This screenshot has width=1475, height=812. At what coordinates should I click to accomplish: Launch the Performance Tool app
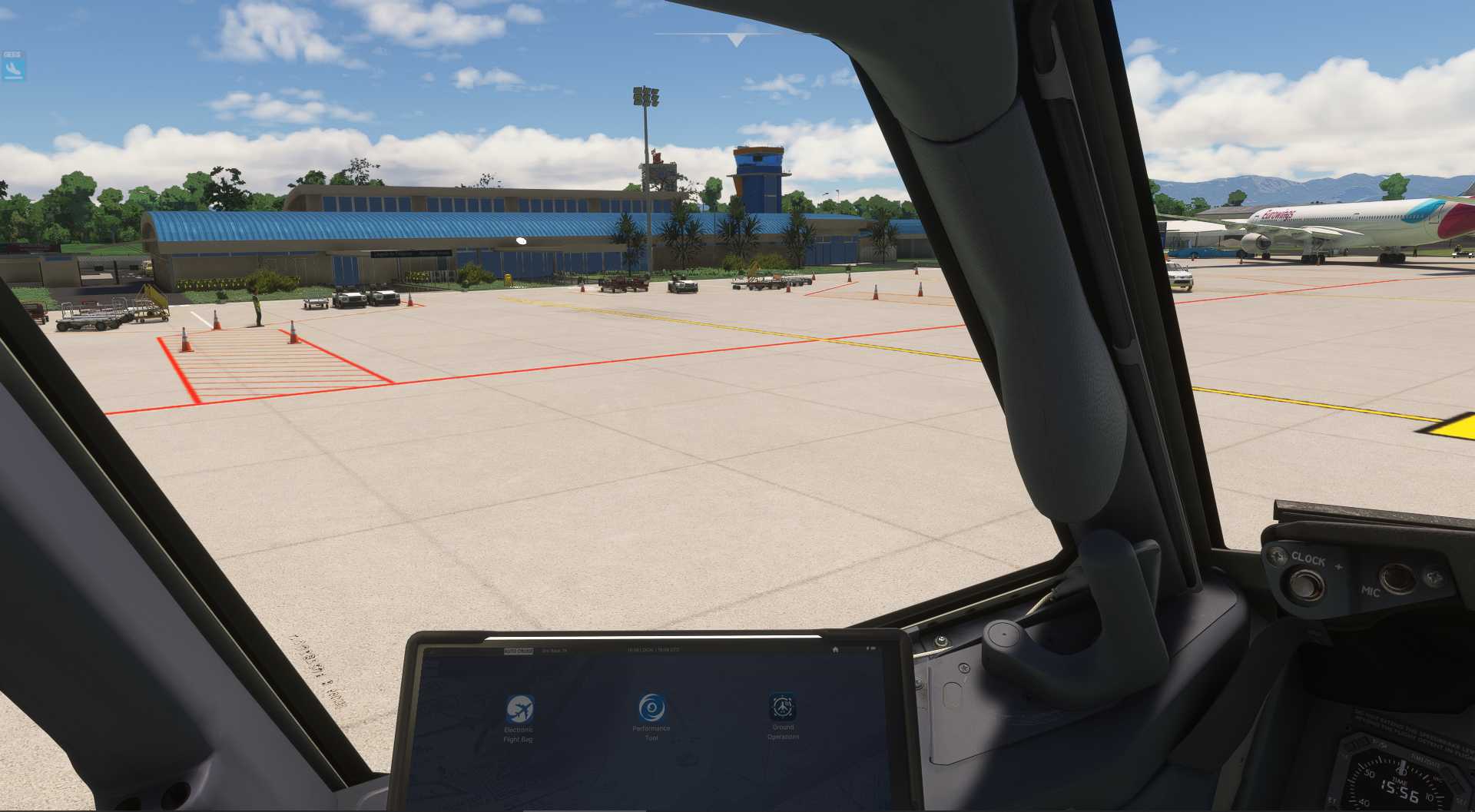[651, 707]
